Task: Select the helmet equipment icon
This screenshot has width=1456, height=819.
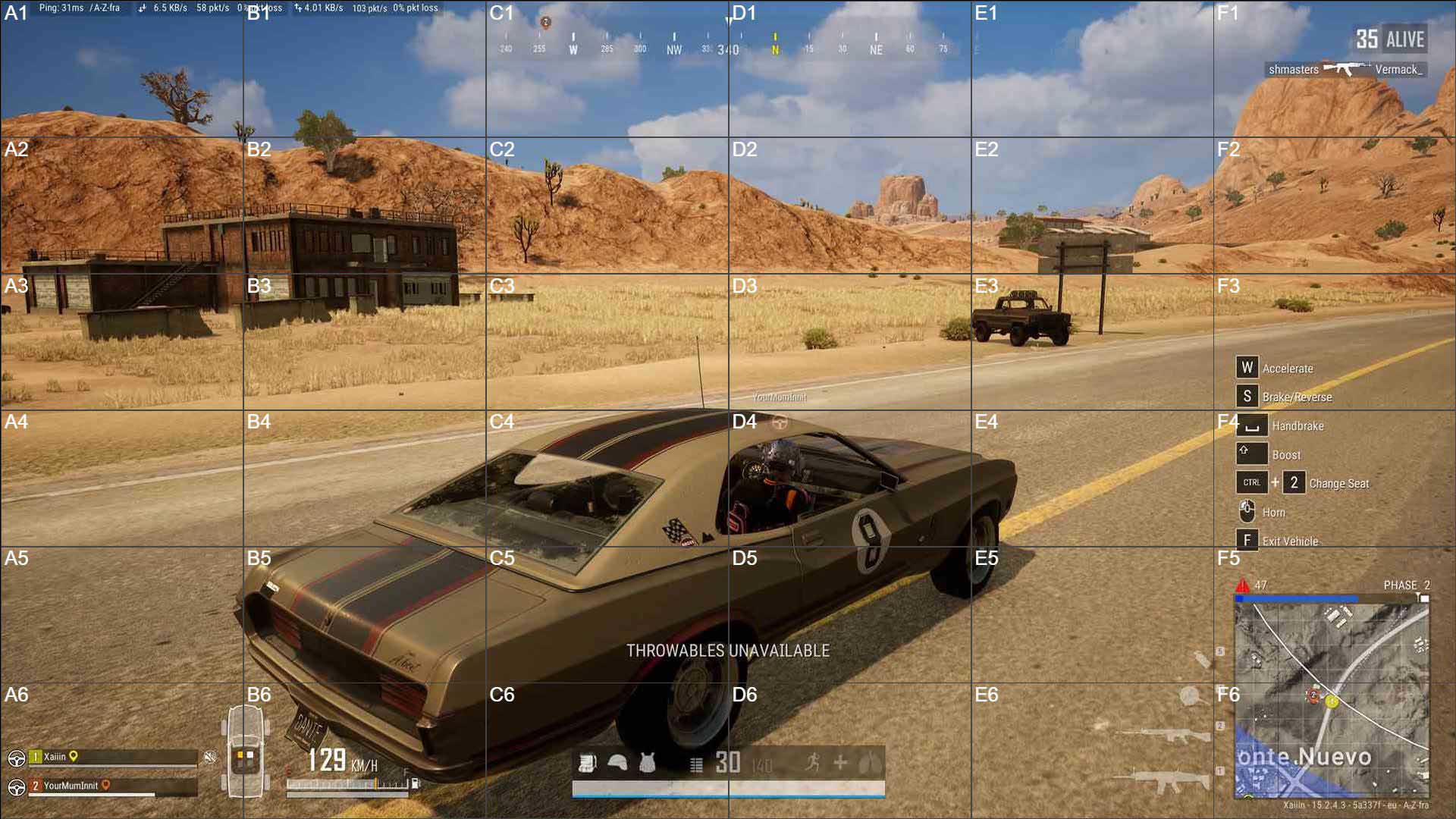Action: tap(617, 763)
